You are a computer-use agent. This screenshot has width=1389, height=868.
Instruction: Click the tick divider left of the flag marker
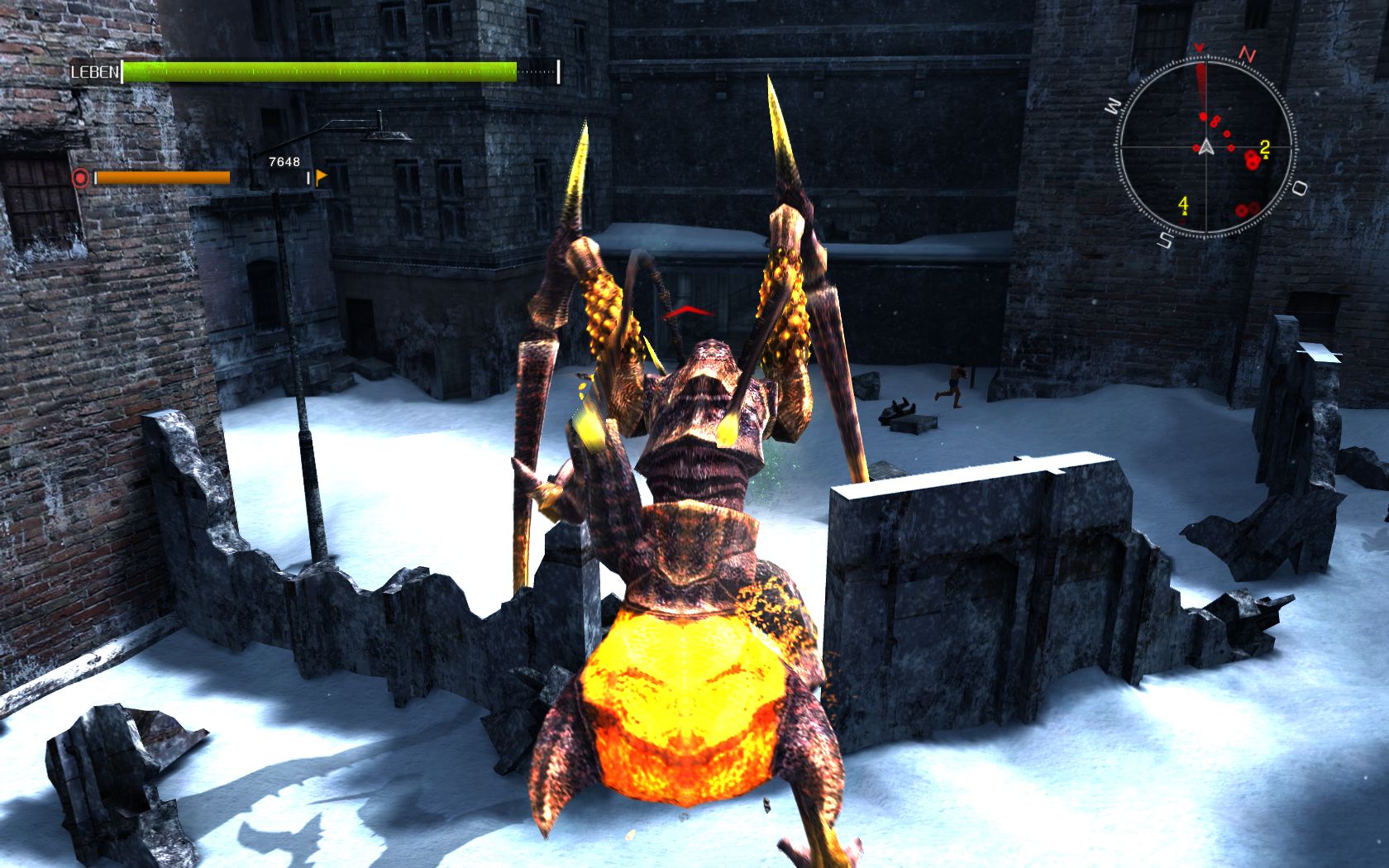pos(309,178)
